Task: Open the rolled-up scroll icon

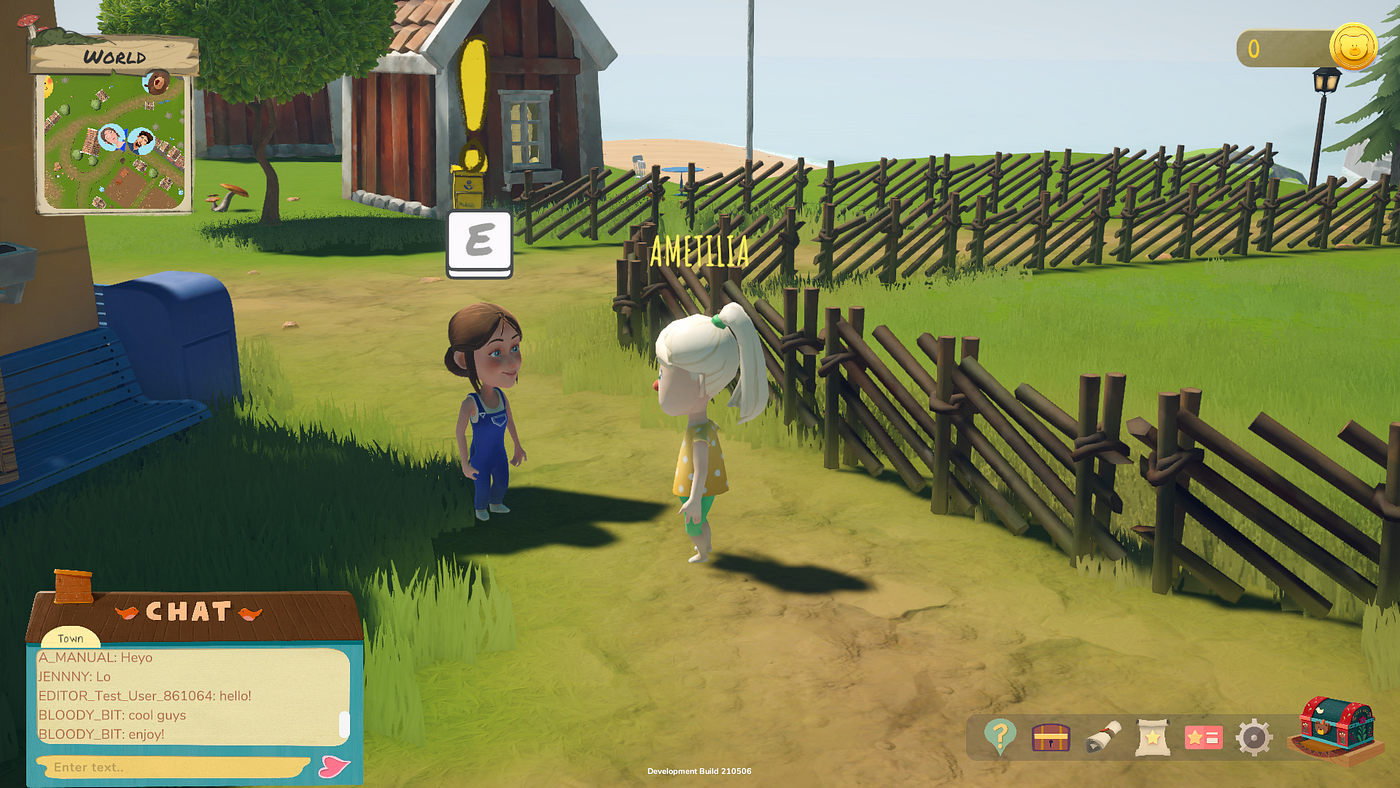Action: pos(1102,738)
